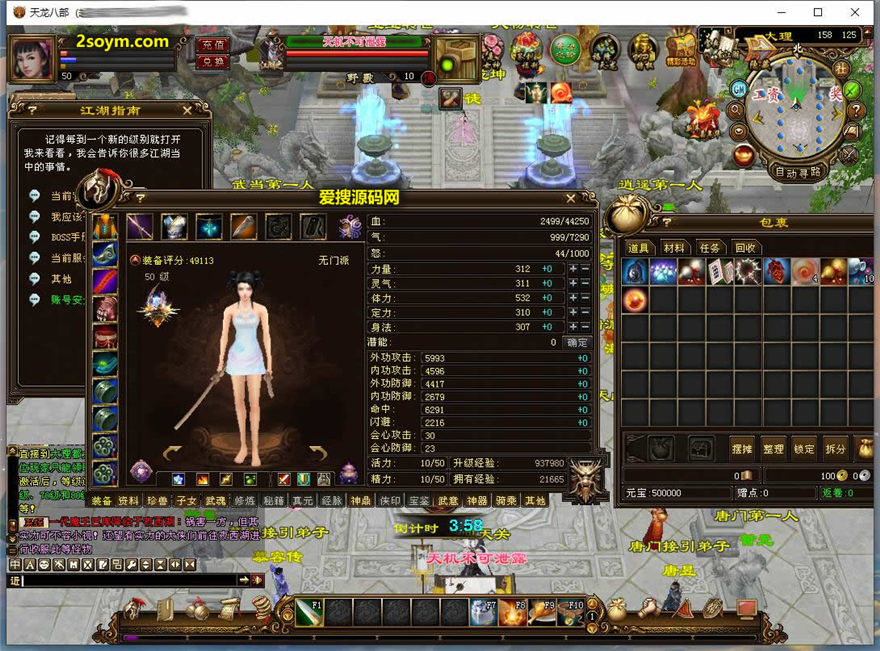Image resolution: width=880 pixels, height=651 pixels.
Task: Open the 任务 tab in the bag
Action: pyautogui.click(x=709, y=248)
